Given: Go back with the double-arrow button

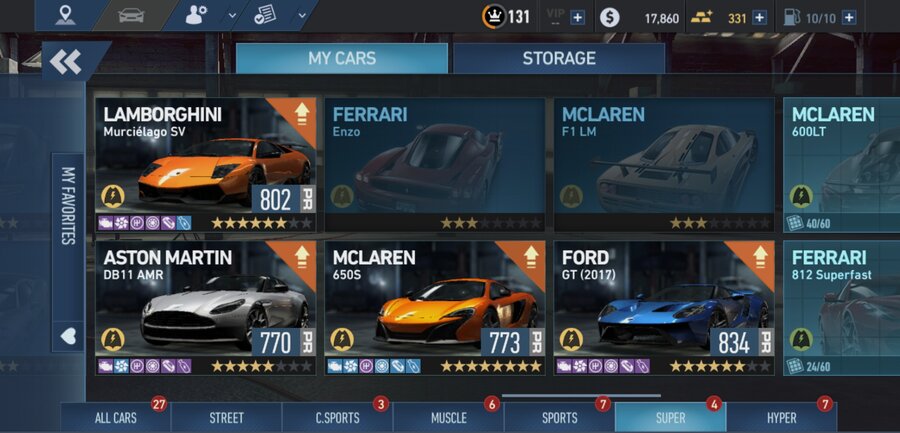Looking at the screenshot, I should [x=66, y=63].
